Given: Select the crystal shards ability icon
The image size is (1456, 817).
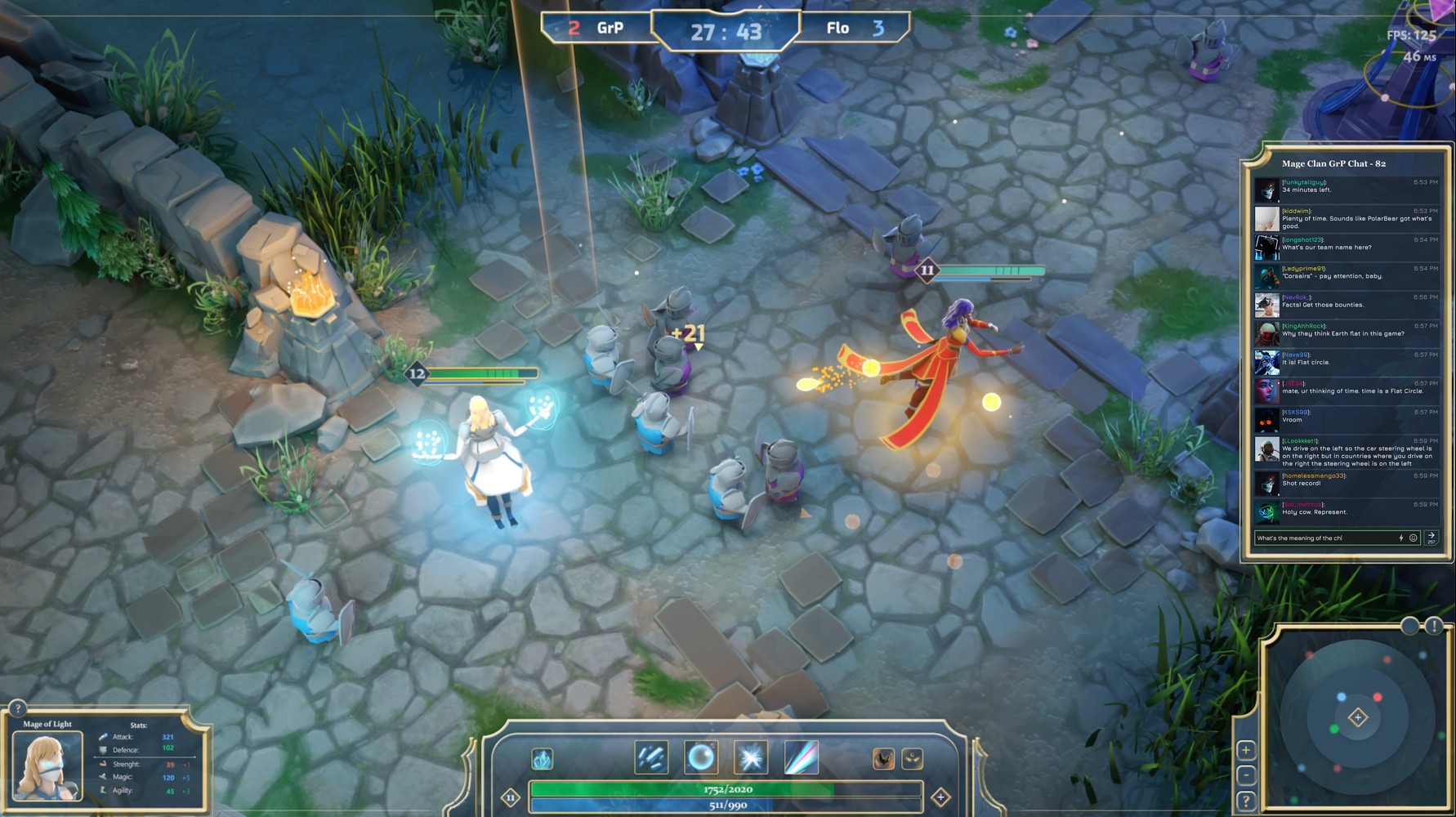Looking at the screenshot, I should coord(651,757).
